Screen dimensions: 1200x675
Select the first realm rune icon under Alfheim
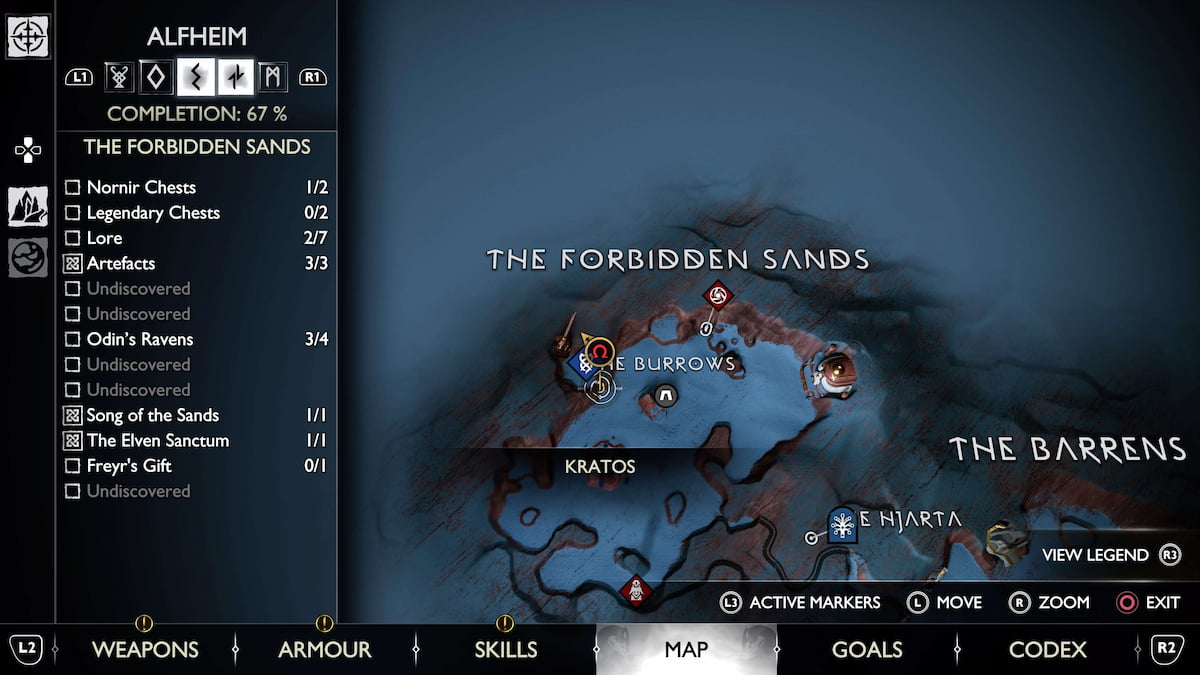pos(119,76)
